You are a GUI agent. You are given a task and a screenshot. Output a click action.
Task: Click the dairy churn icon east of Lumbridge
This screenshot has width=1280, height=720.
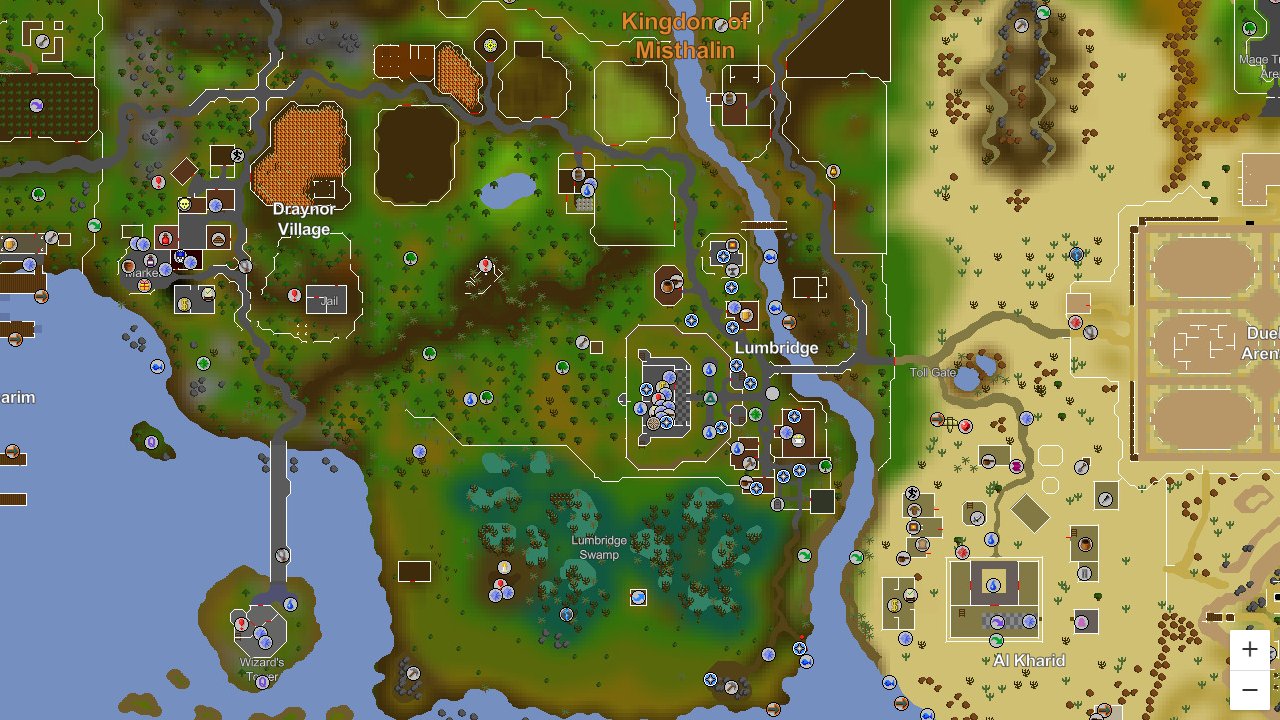(x=797, y=440)
